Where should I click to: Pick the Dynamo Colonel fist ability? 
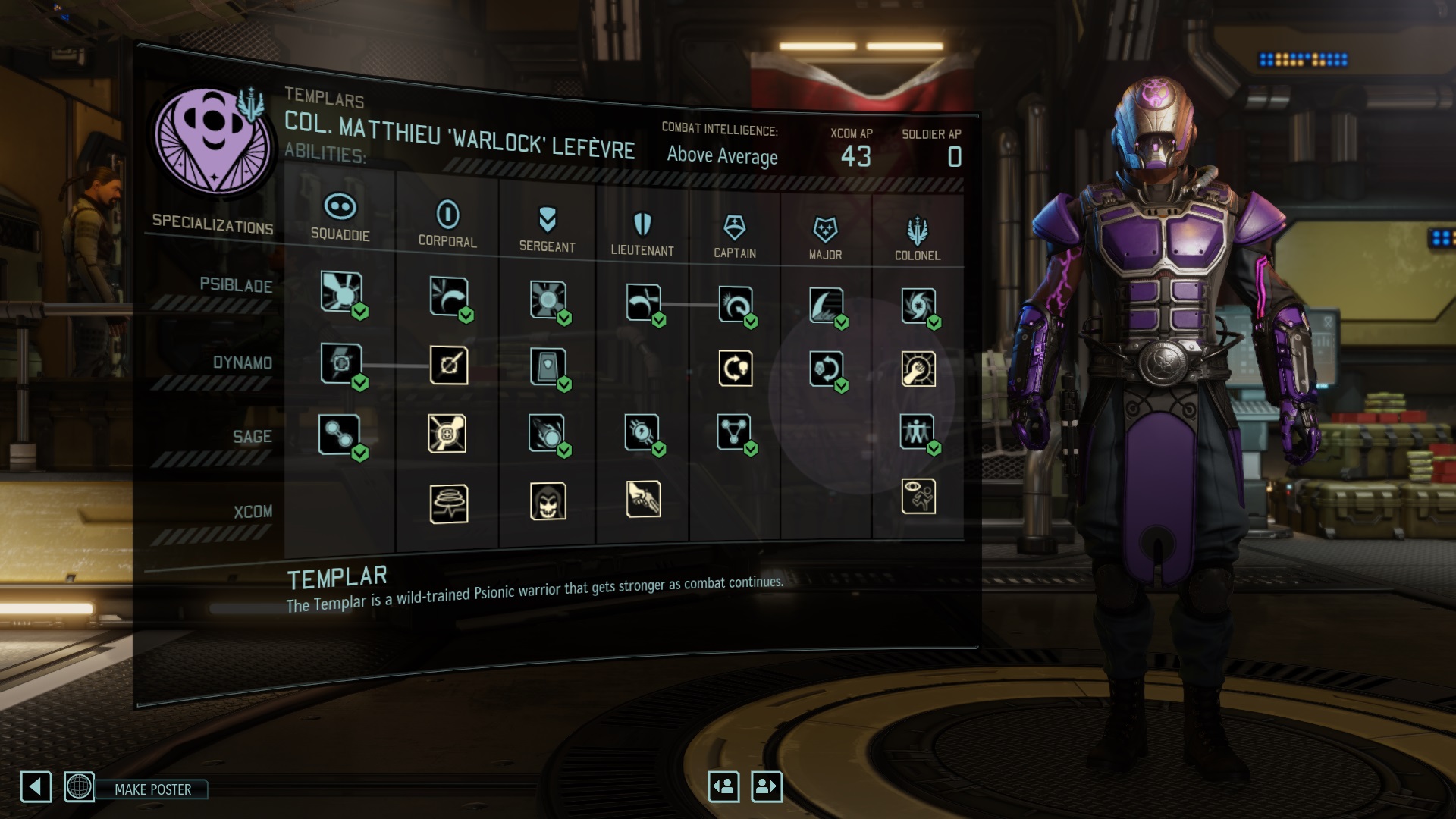tap(918, 369)
